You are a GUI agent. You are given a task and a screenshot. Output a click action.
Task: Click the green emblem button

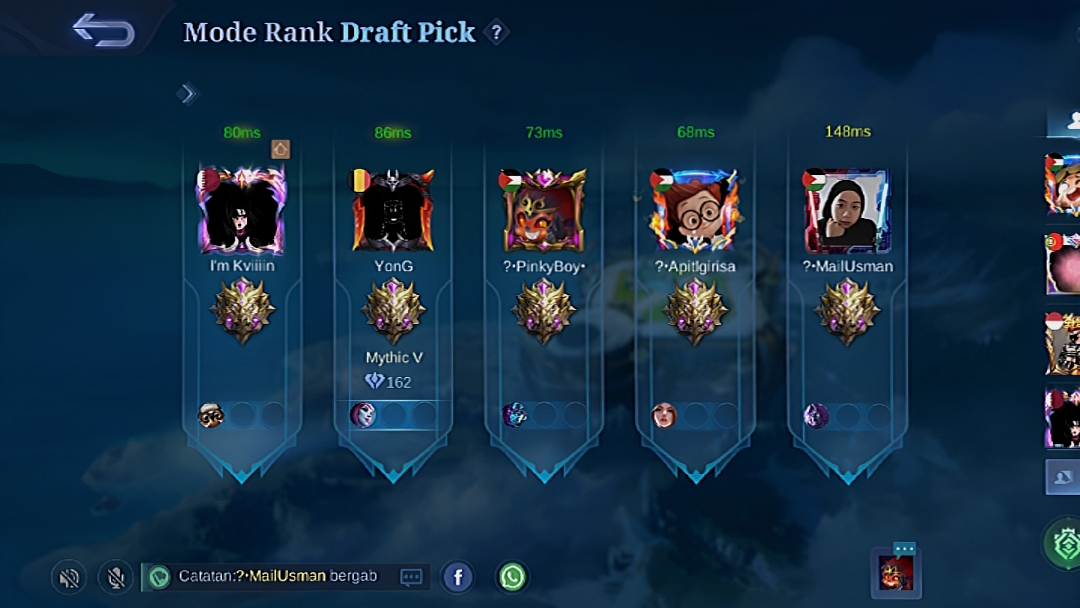[x=1064, y=545]
